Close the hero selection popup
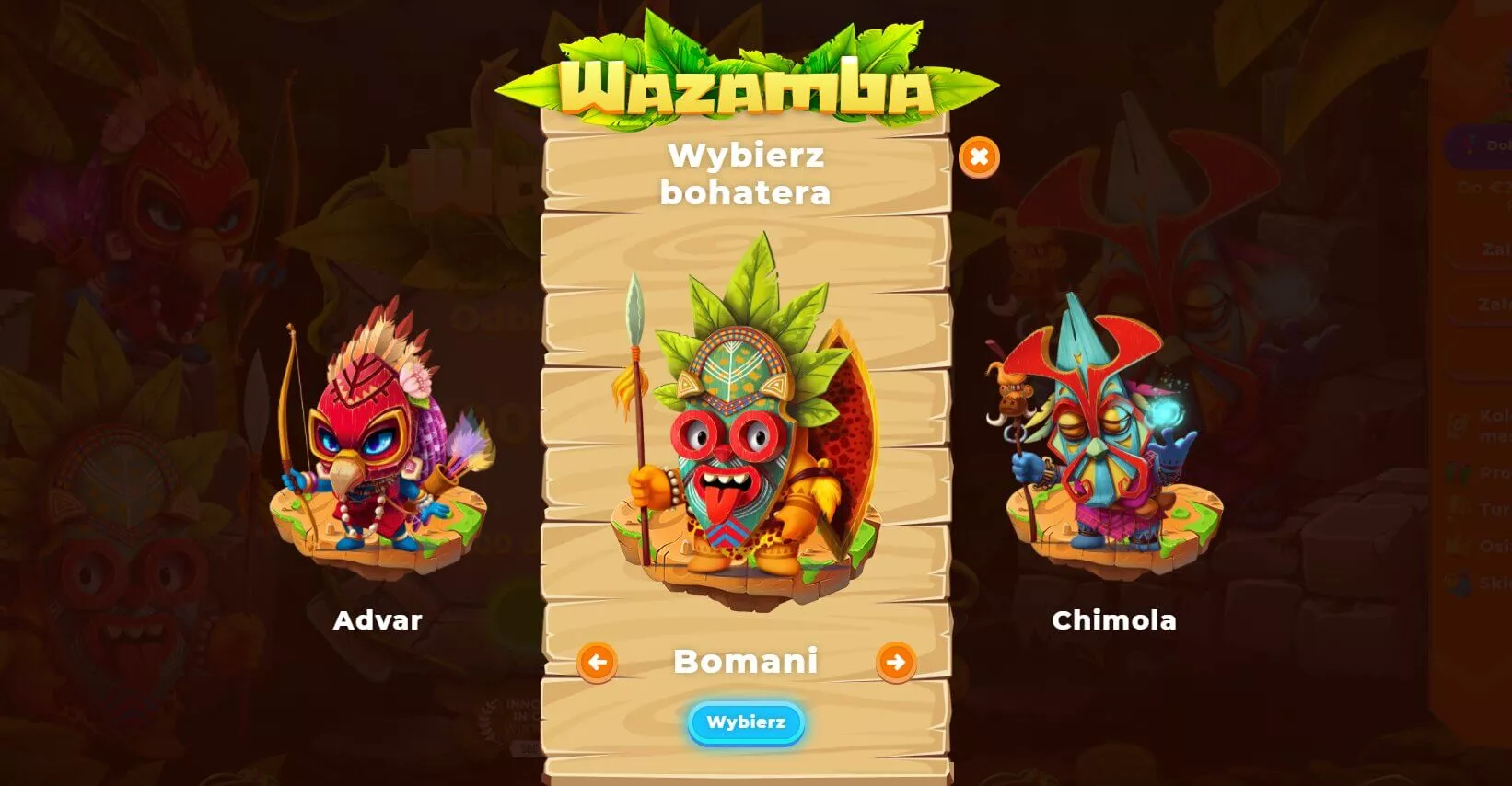Viewport: 1512px width, 786px height. tap(981, 156)
